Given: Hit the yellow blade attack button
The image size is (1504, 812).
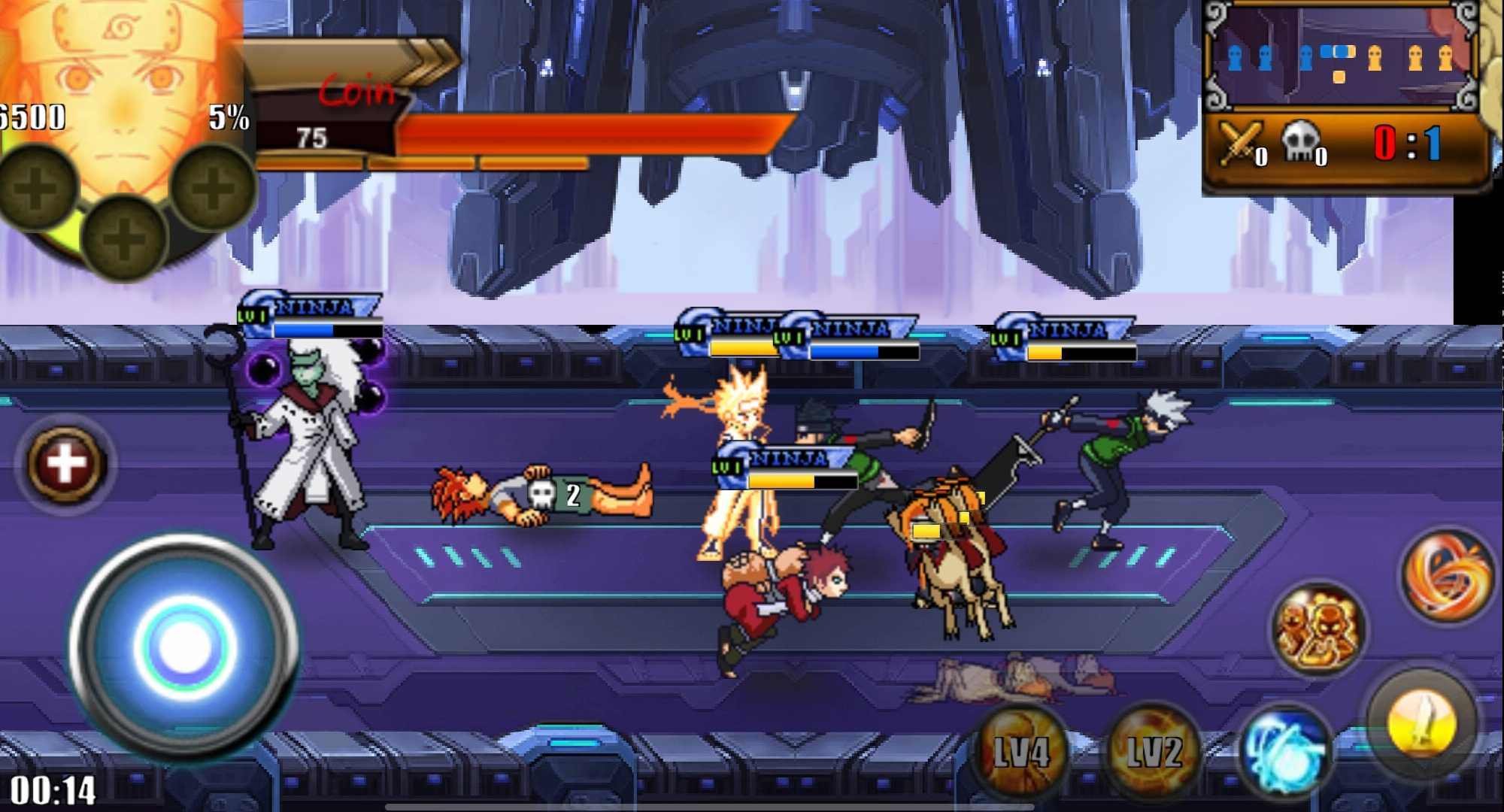Looking at the screenshot, I should click(1421, 722).
